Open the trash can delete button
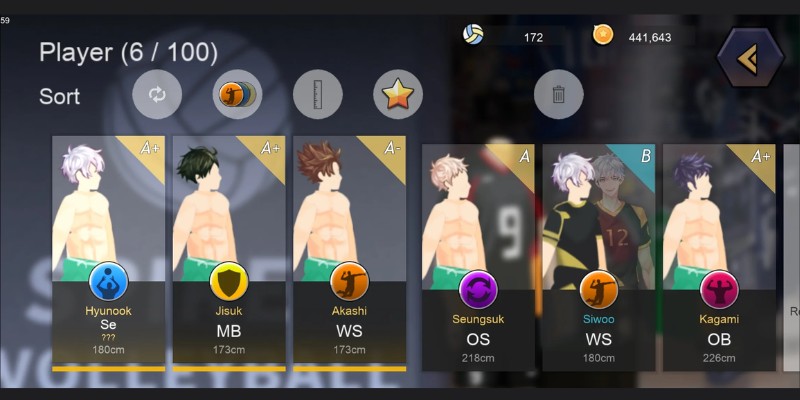 click(558, 95)
